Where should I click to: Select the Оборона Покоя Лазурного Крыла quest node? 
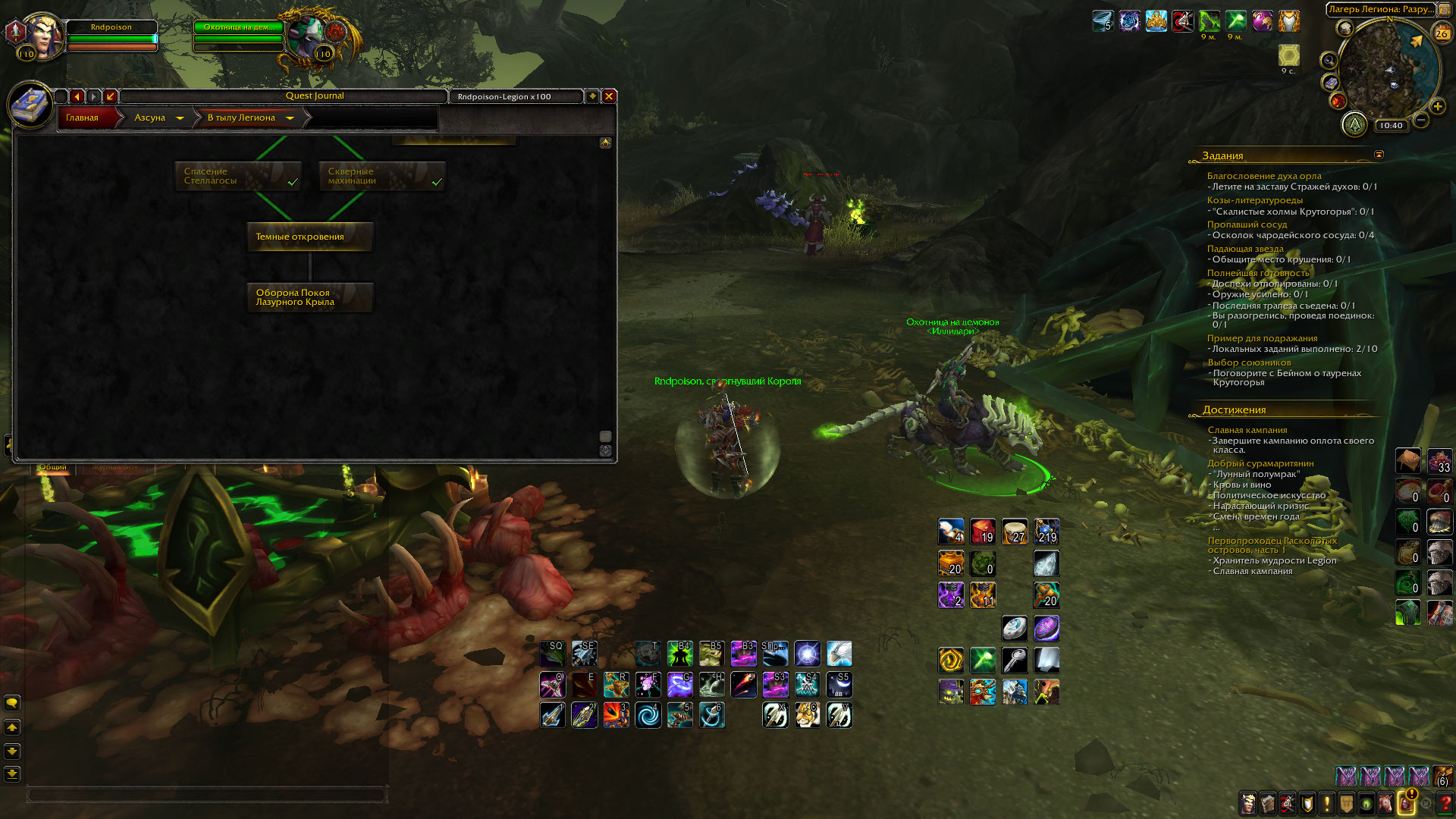[309, 297]
